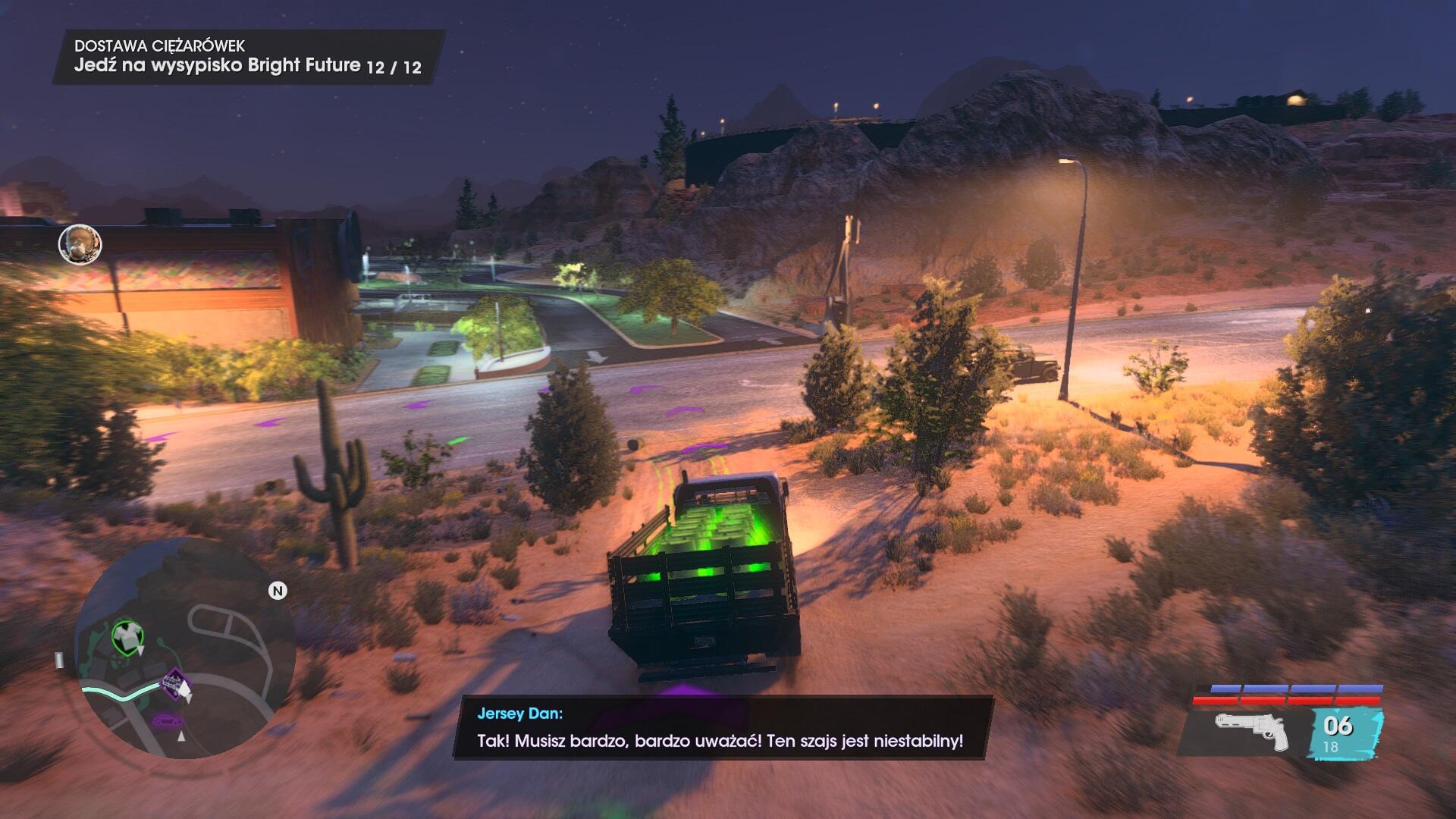Open the circular minimap
Screen dimensions: 1456x819
184,648
